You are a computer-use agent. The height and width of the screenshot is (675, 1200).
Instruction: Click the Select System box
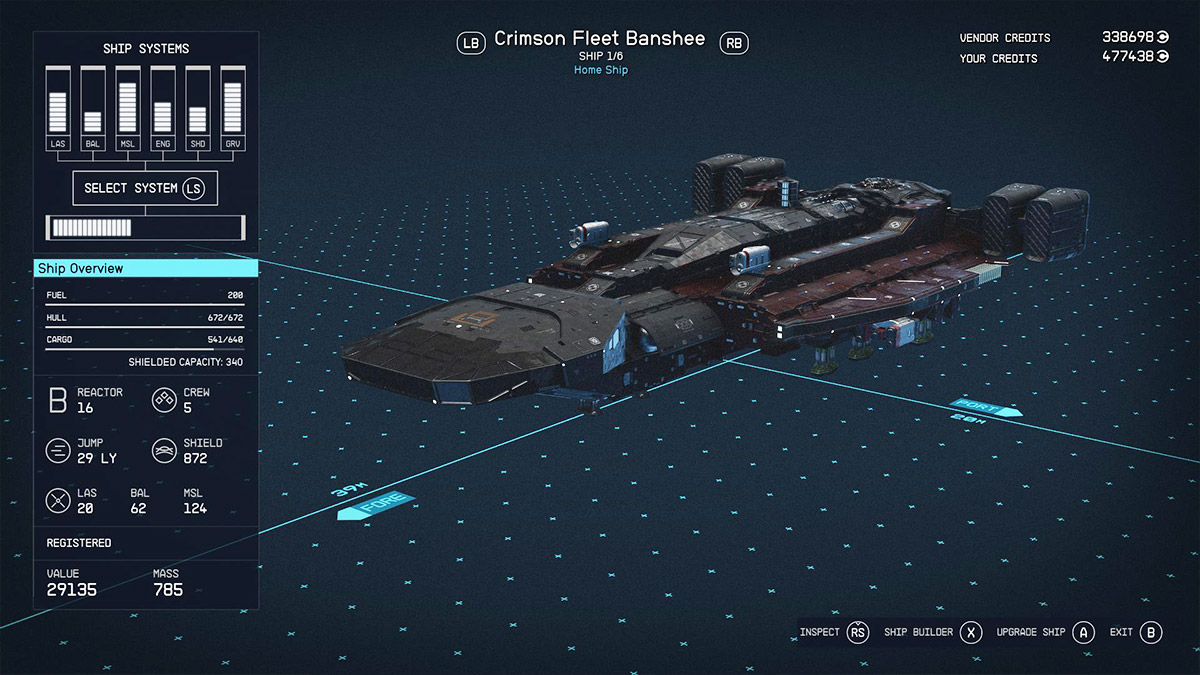click(x=145, y=188)
